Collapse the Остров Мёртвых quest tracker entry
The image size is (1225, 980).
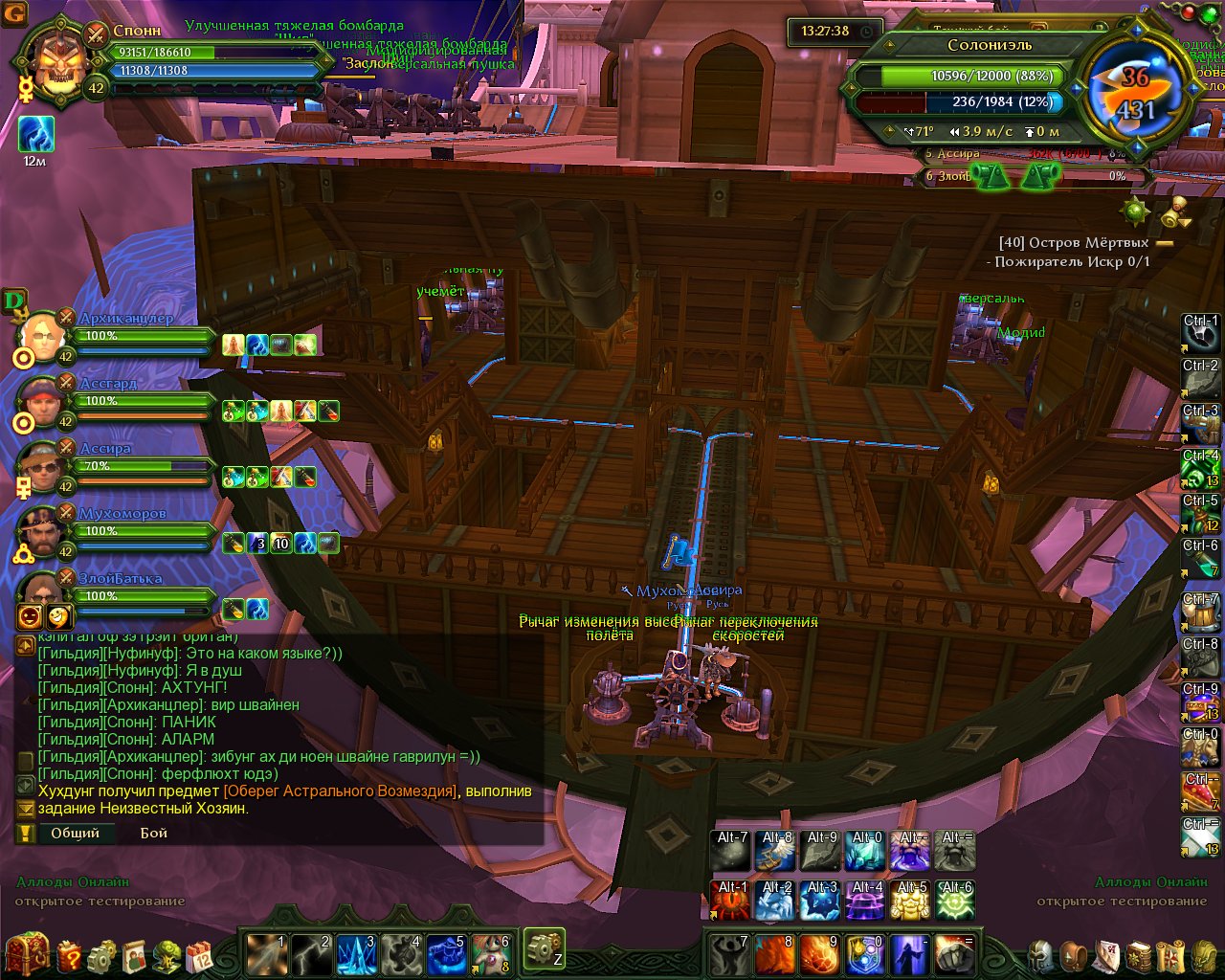tap(1165, 243)
